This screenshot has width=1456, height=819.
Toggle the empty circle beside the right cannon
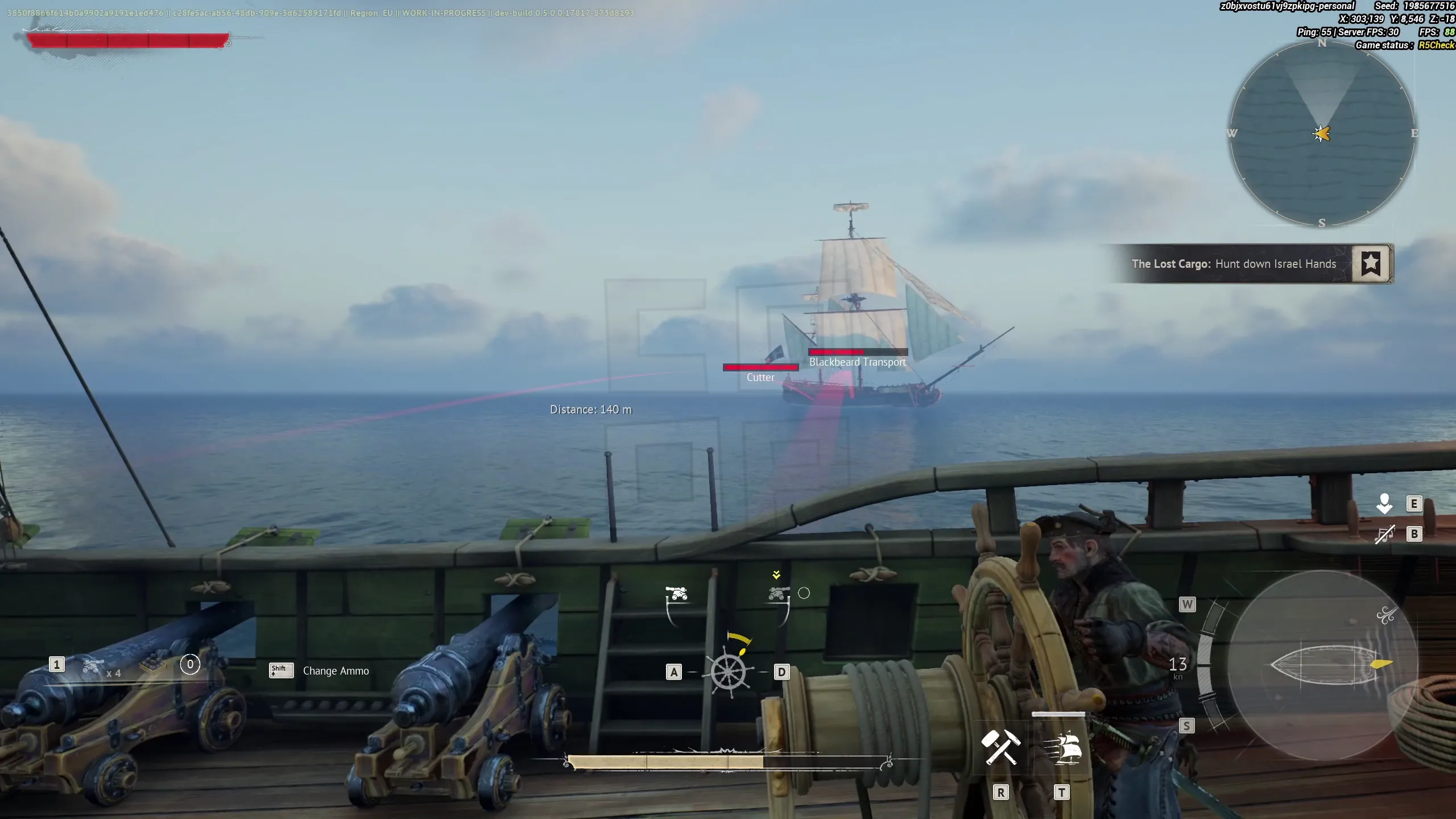tap(804, 593)
